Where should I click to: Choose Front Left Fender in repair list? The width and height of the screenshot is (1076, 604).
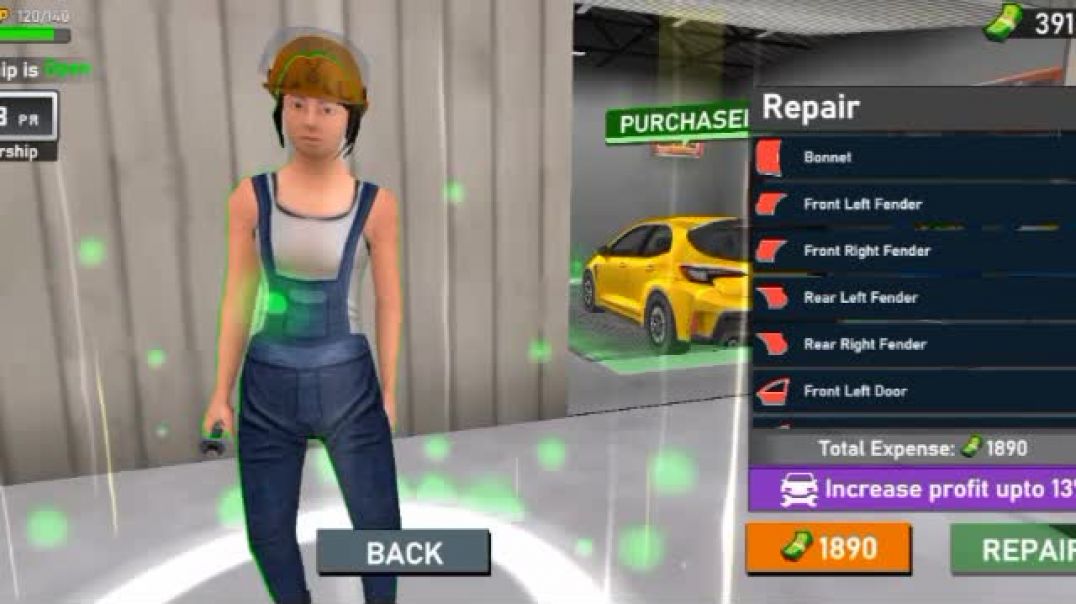[912, 204]
